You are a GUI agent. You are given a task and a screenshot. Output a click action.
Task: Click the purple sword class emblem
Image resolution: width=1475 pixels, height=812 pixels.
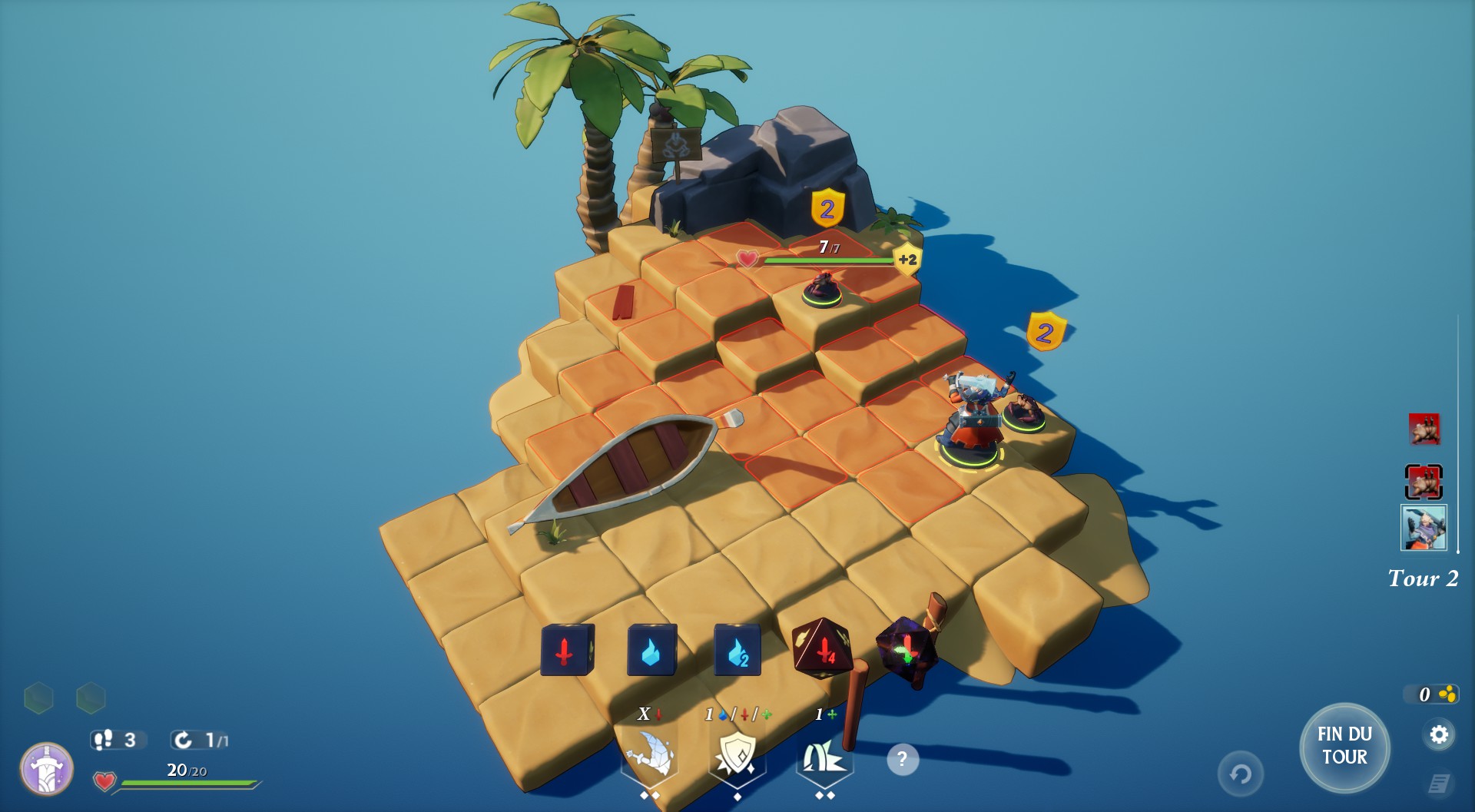(x=47, y=768)
